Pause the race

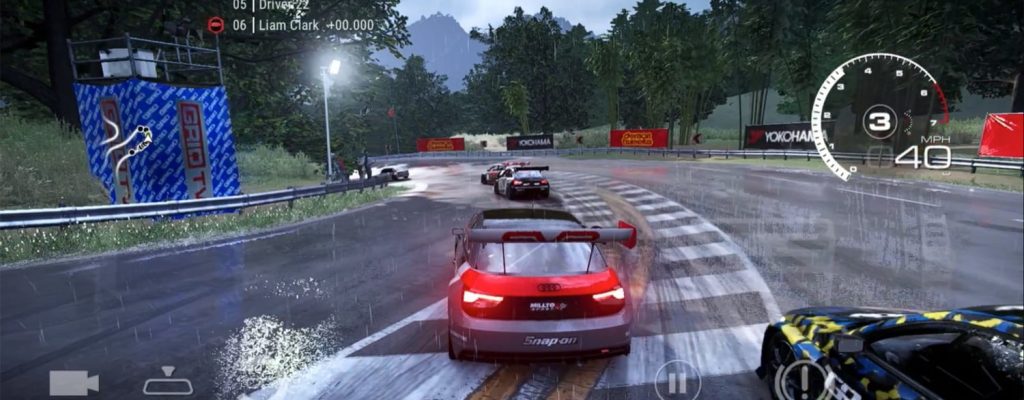coord(677,381)
